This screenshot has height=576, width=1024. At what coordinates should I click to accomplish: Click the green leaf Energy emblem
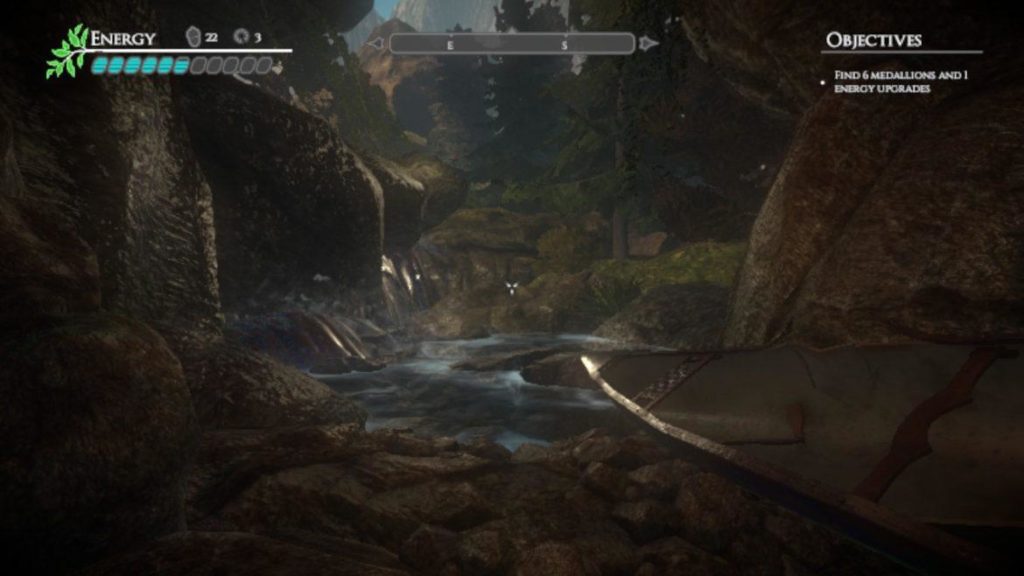tap(66, 52)
